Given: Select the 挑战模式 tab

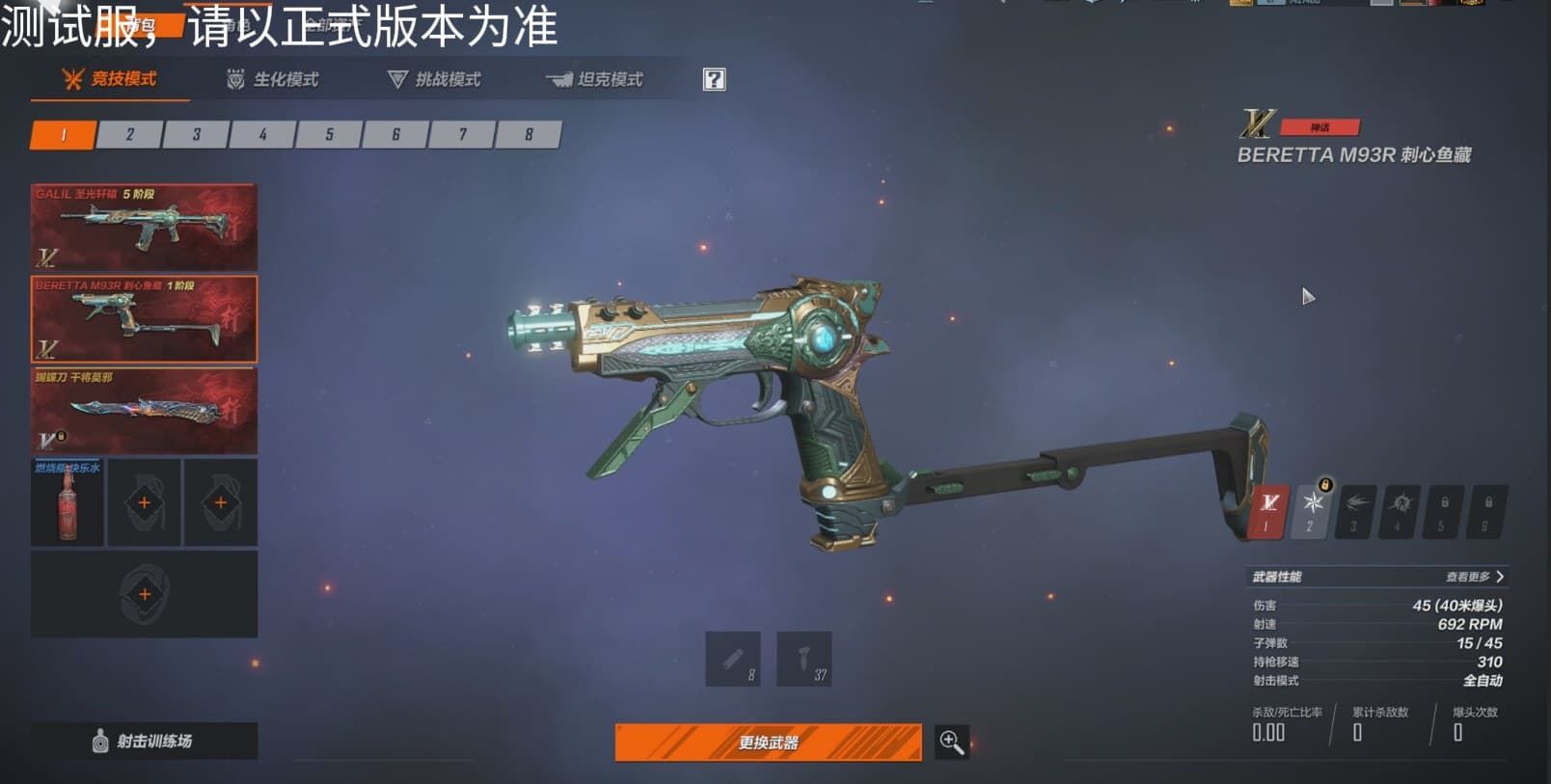Looking at the screenshot, I should coord(434,79).
